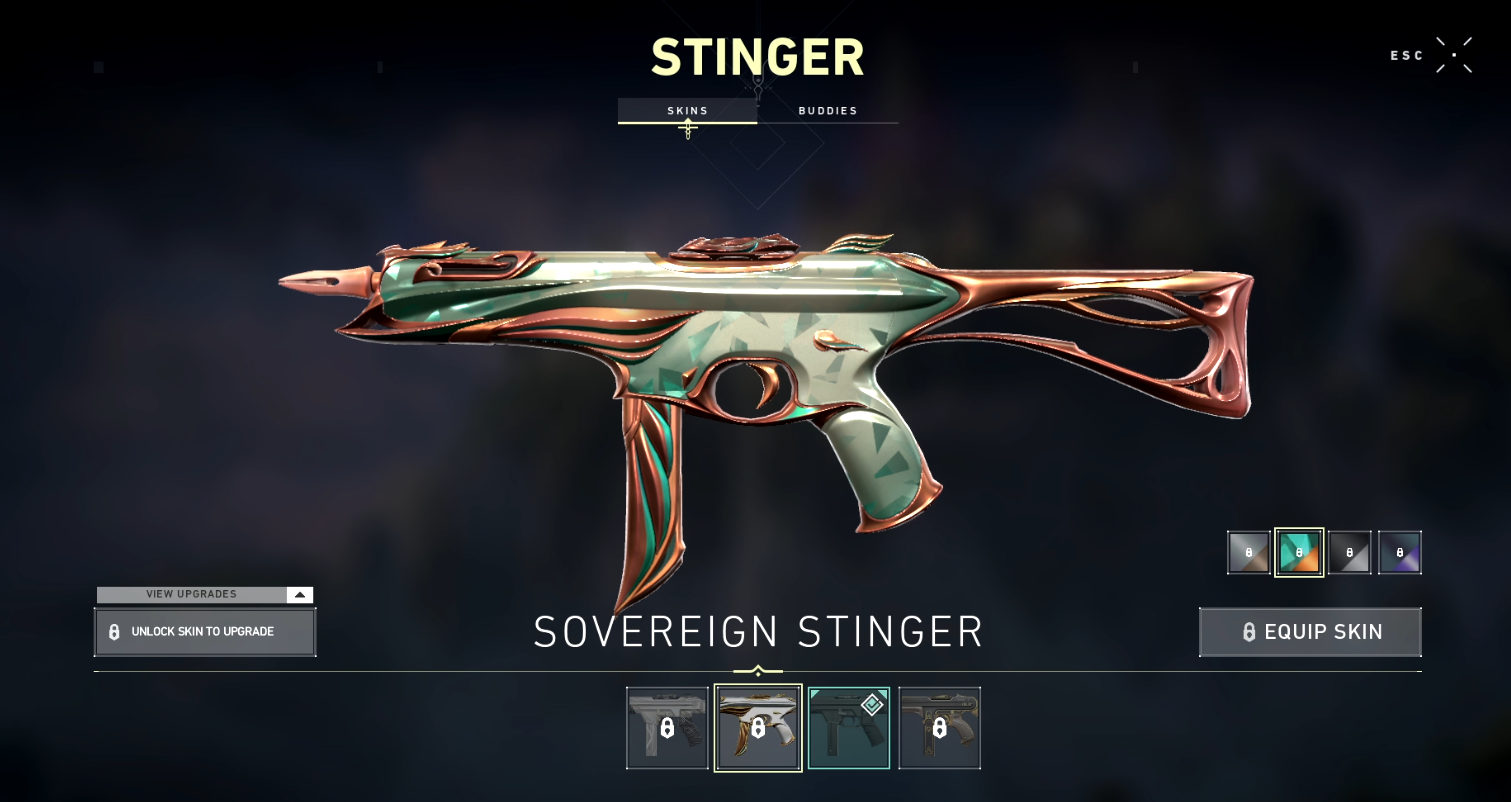Viewport: 1511px width, 802px height.
Task: Select the SKINS tab
Action: [688, 111]
